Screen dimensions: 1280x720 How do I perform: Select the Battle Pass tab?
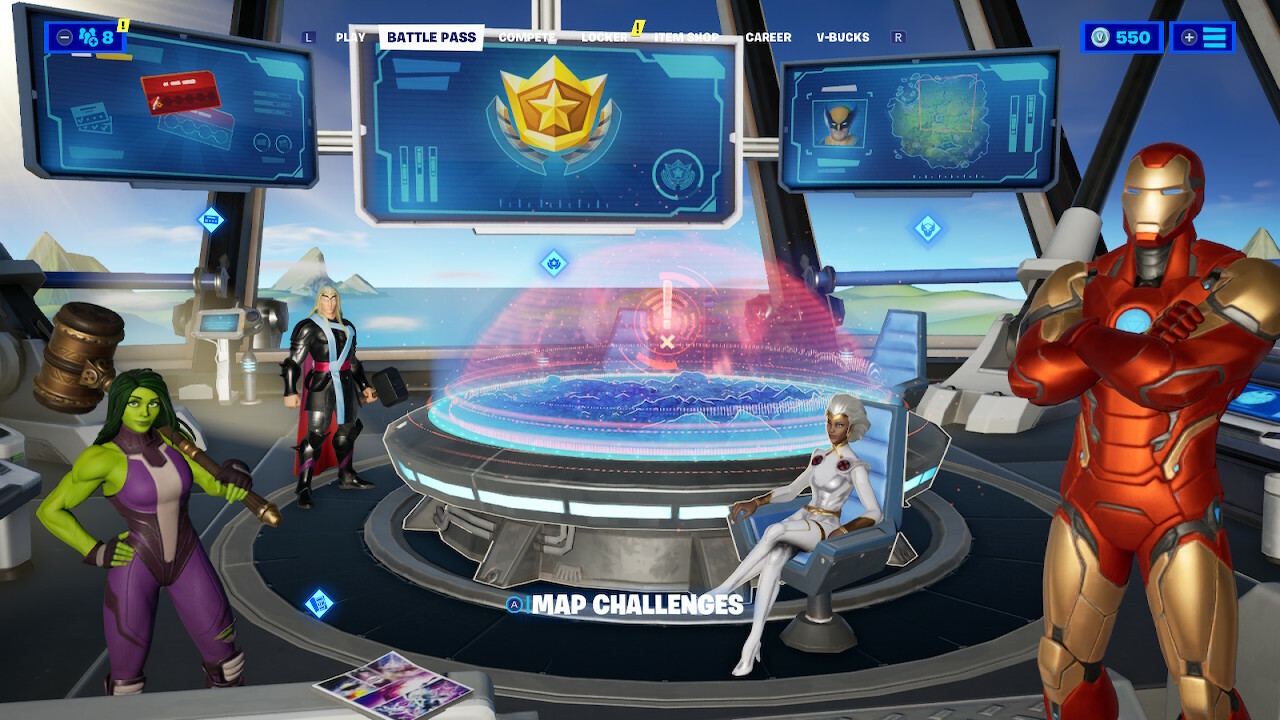coord(431,38)
